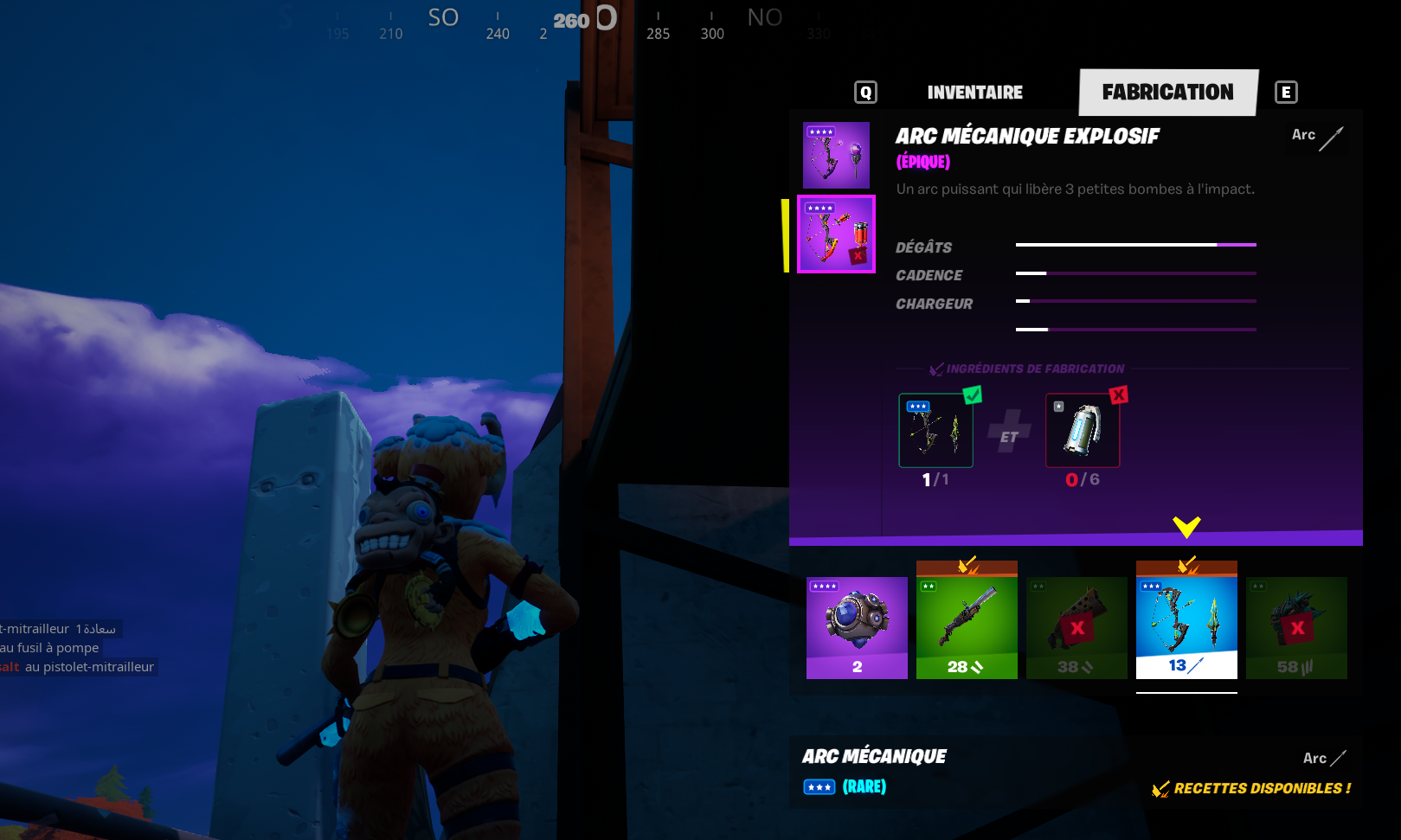Click the Arc weapon type arrow icon
Viewport: 1401px width, 840px height.
tap(1333, 137)
